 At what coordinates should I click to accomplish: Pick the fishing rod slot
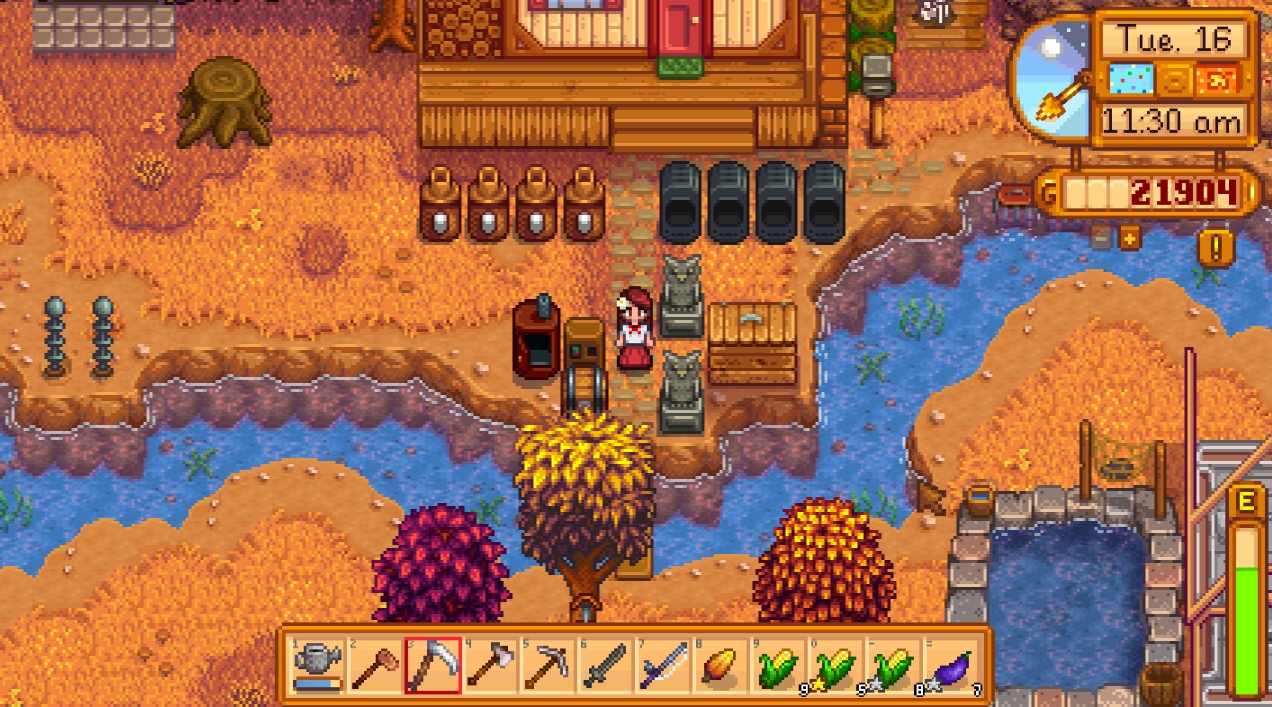coord(663,664)
